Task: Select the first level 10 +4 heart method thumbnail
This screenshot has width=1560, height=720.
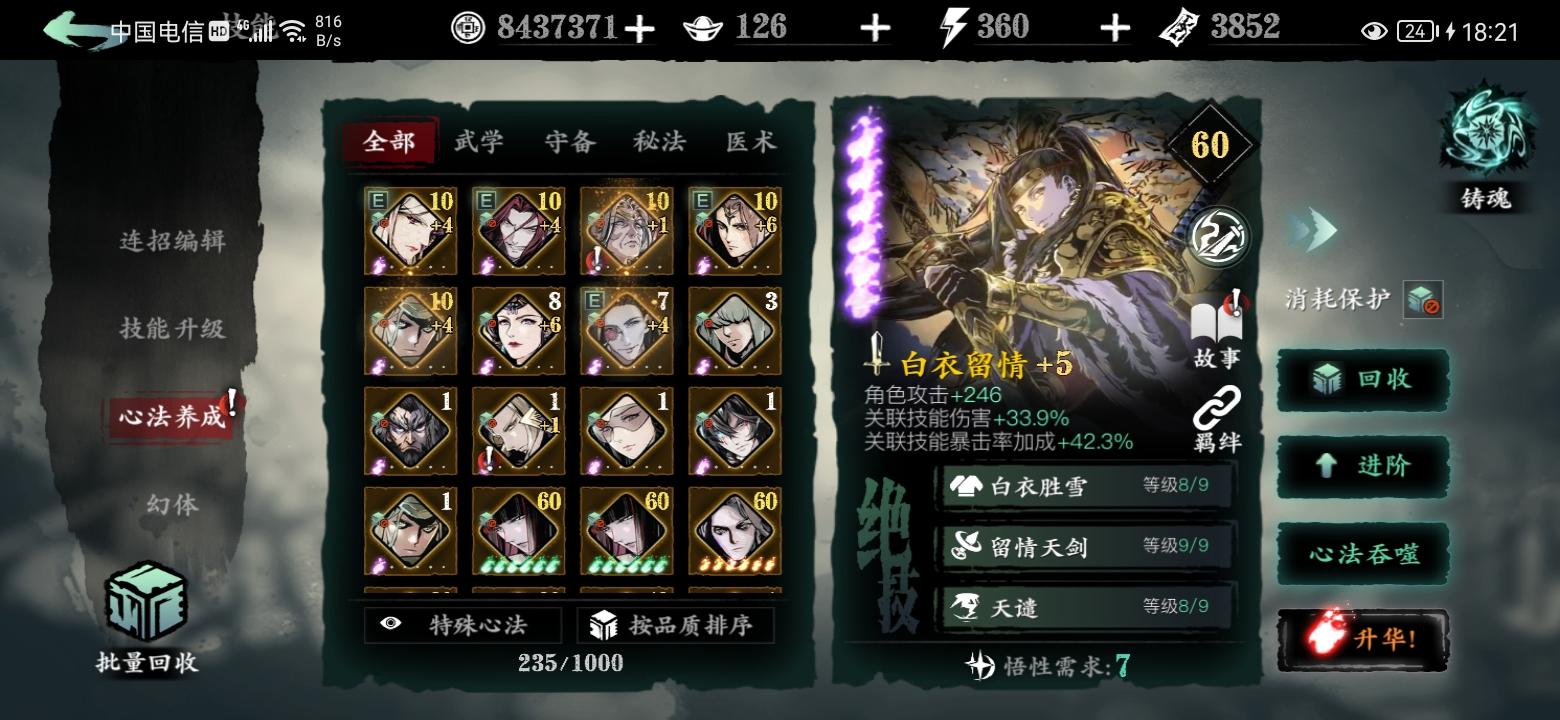Action: 410,229
